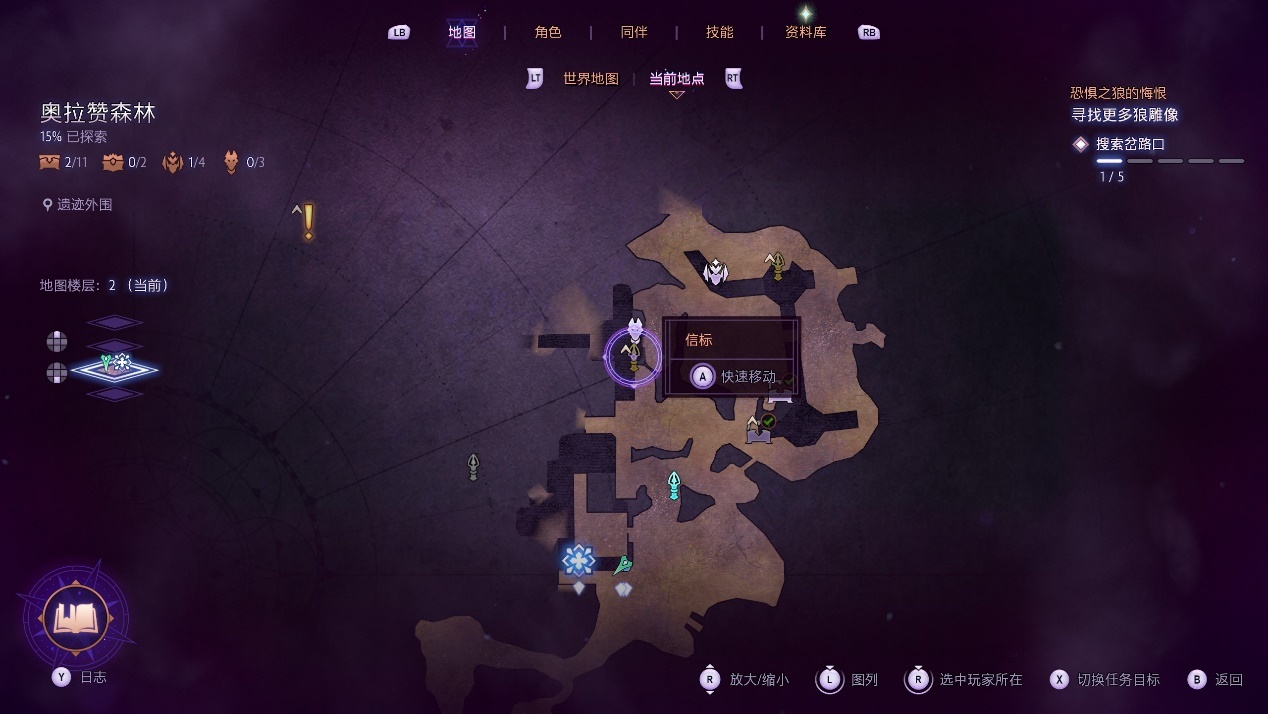
Task: Click the yellow exclamation quest marker
Action: pos(308,221)
